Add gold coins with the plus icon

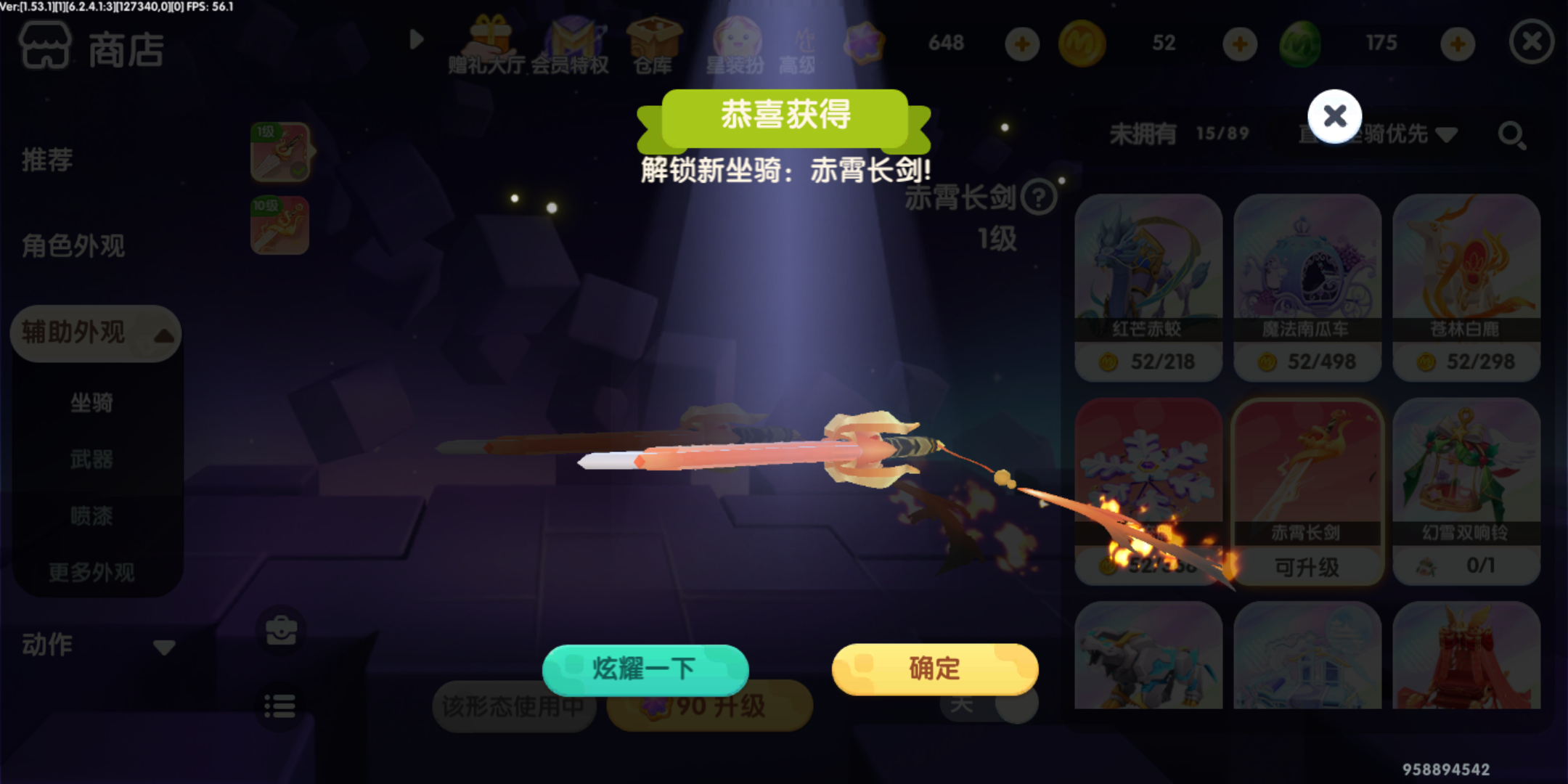(x=1239, y=44)
